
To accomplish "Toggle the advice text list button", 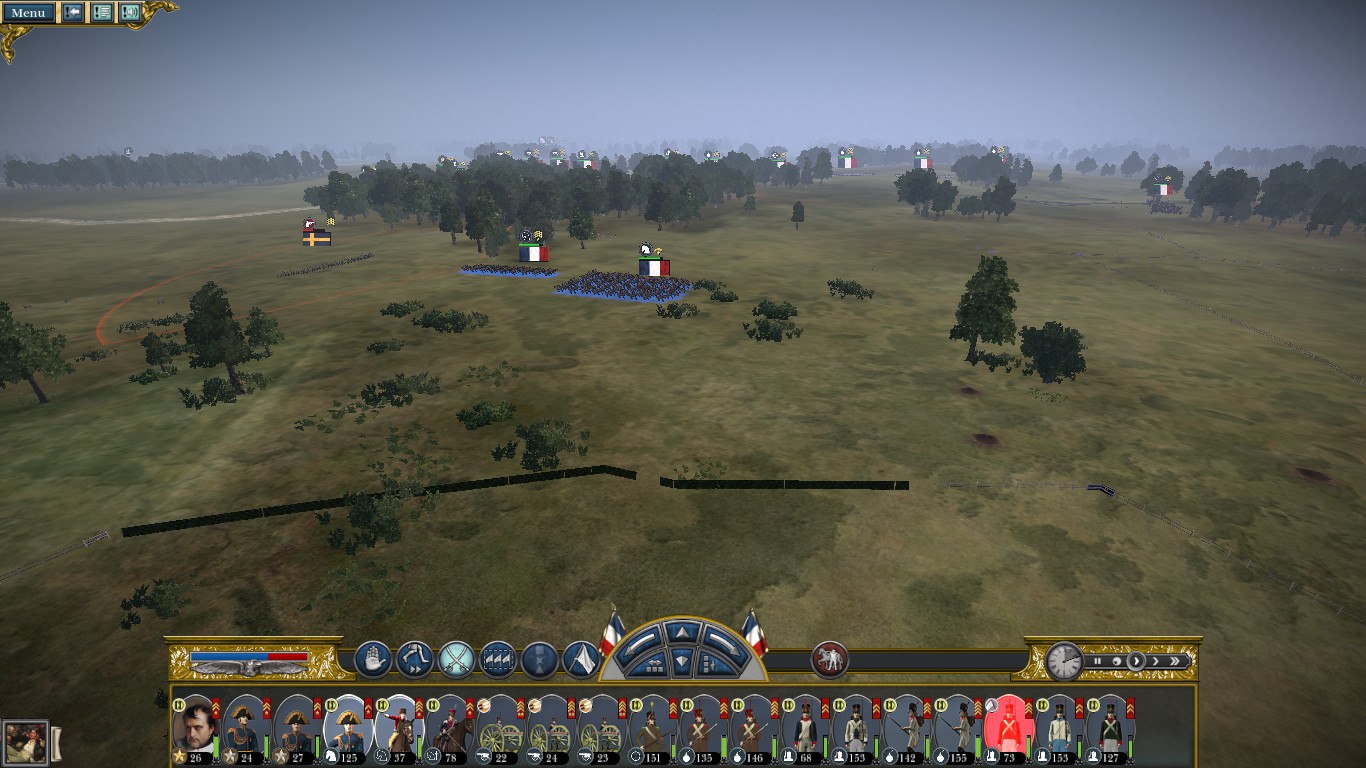I will click(101, 13).
